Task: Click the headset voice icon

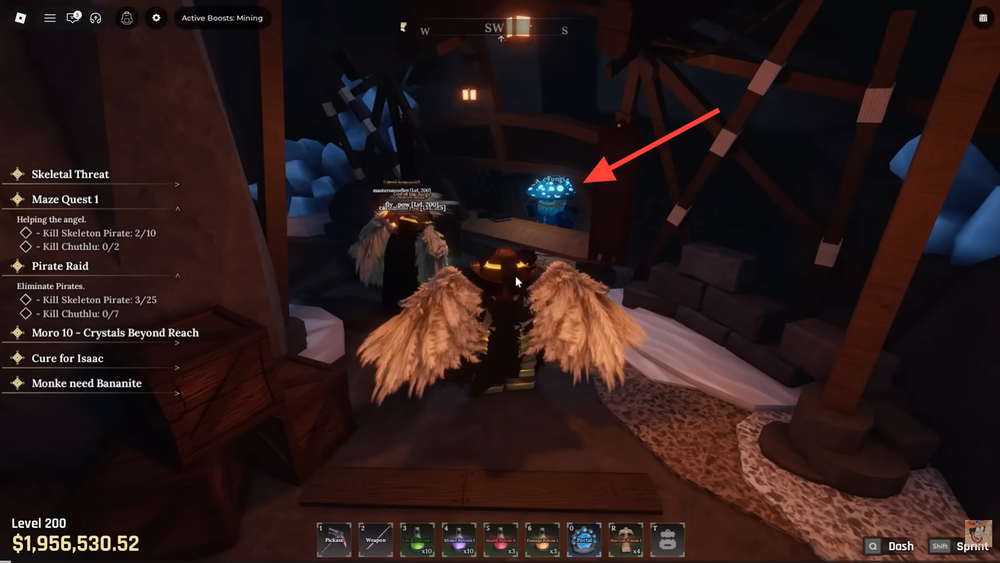Action: point(96,18)
